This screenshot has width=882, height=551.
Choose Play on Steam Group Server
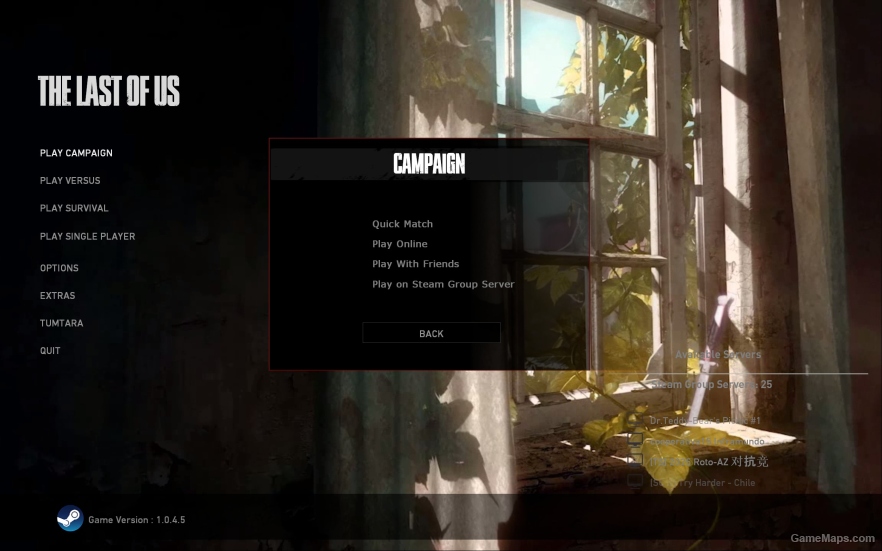point(443,284)
